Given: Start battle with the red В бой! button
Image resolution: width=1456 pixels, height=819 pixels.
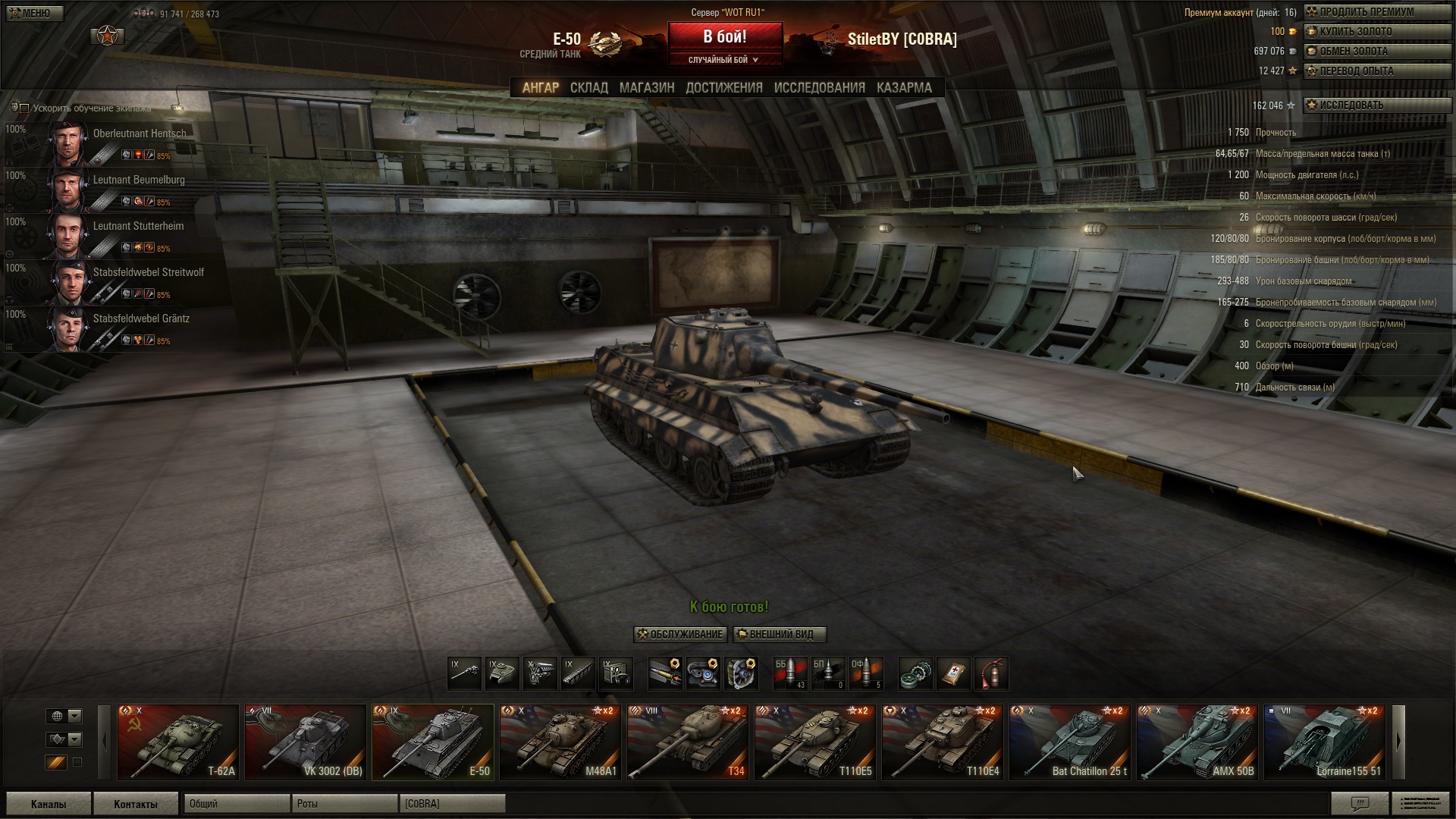Looking at the screenshot, I should coord(724,36).
